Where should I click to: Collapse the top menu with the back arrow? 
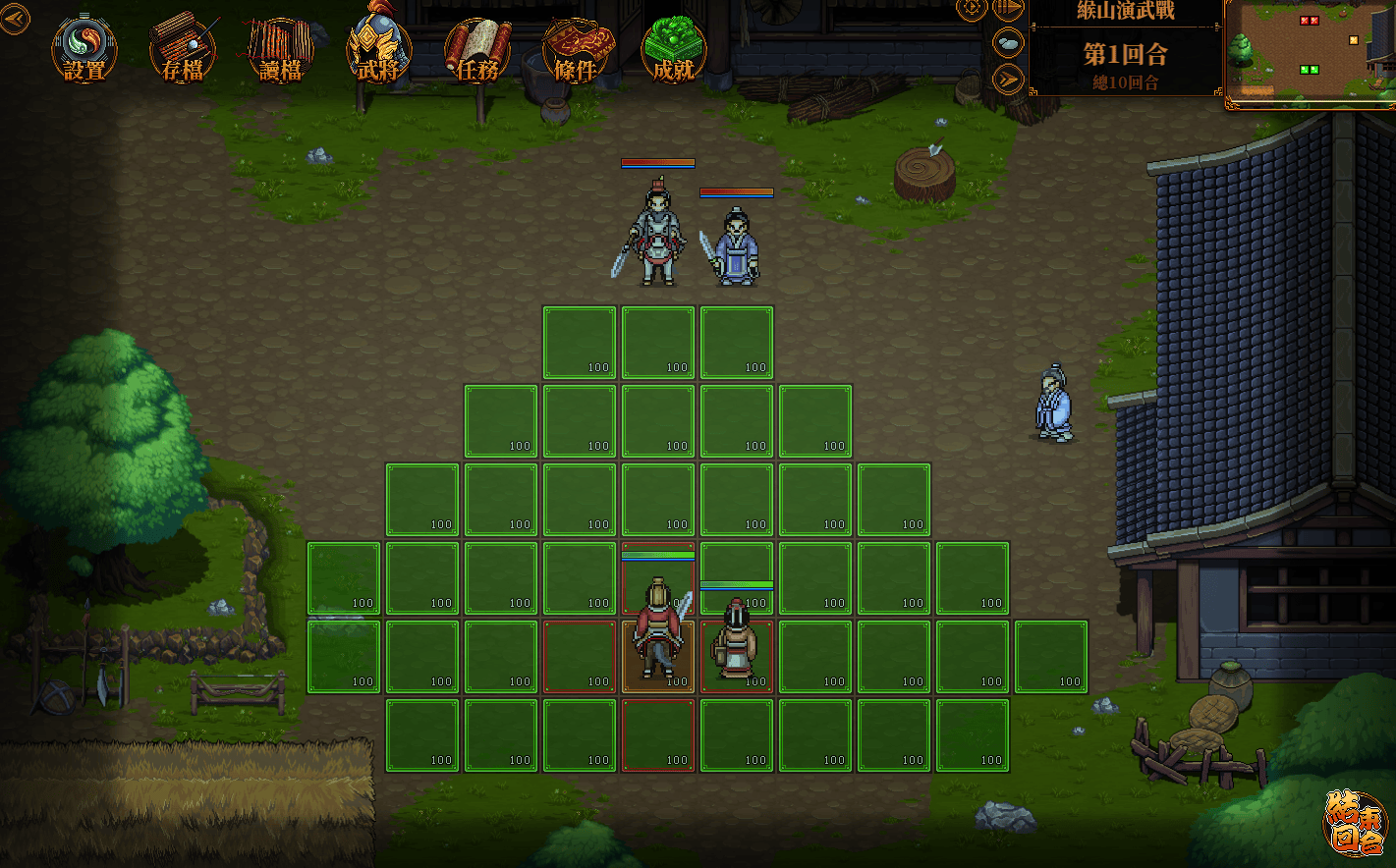[15, 18]
